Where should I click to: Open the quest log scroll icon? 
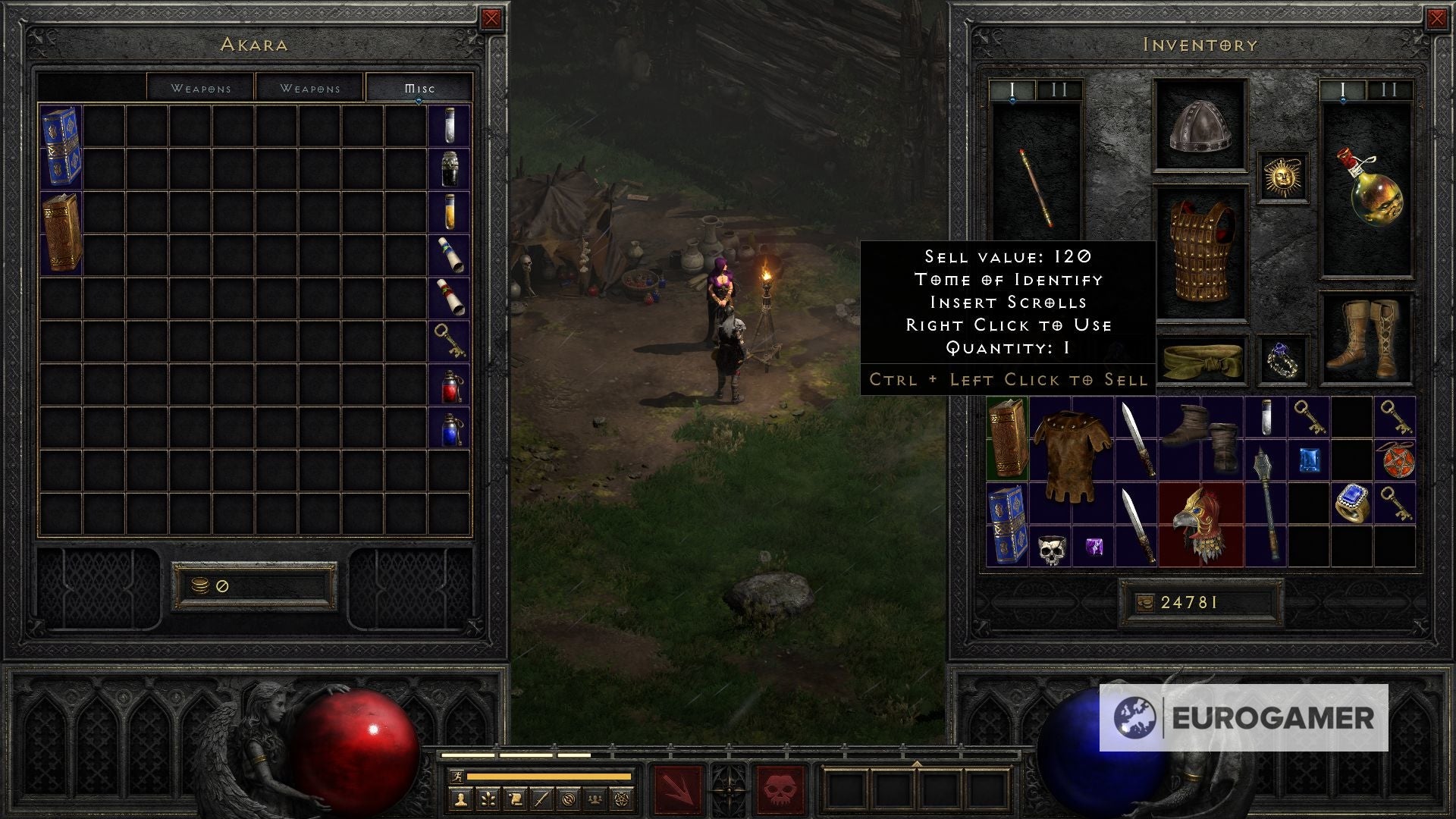(516, 799)
